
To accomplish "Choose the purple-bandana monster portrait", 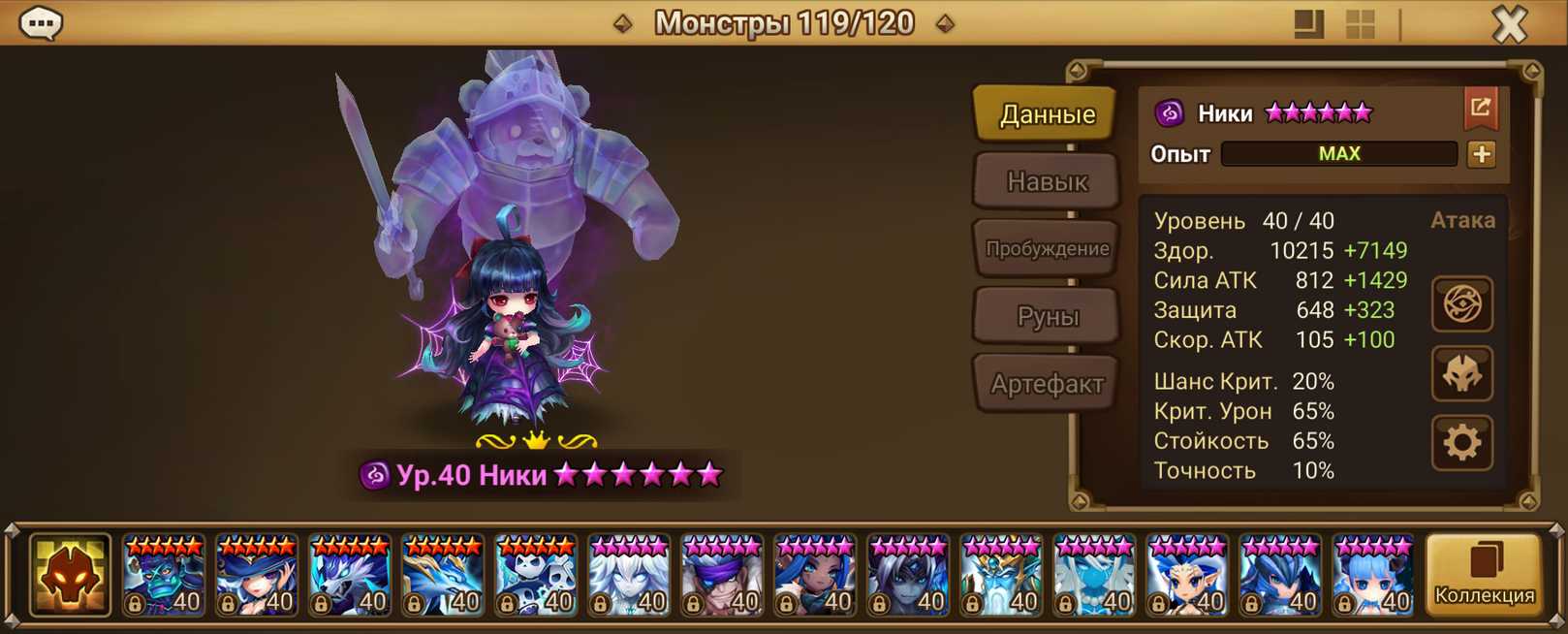I will (x=722, y=576).
